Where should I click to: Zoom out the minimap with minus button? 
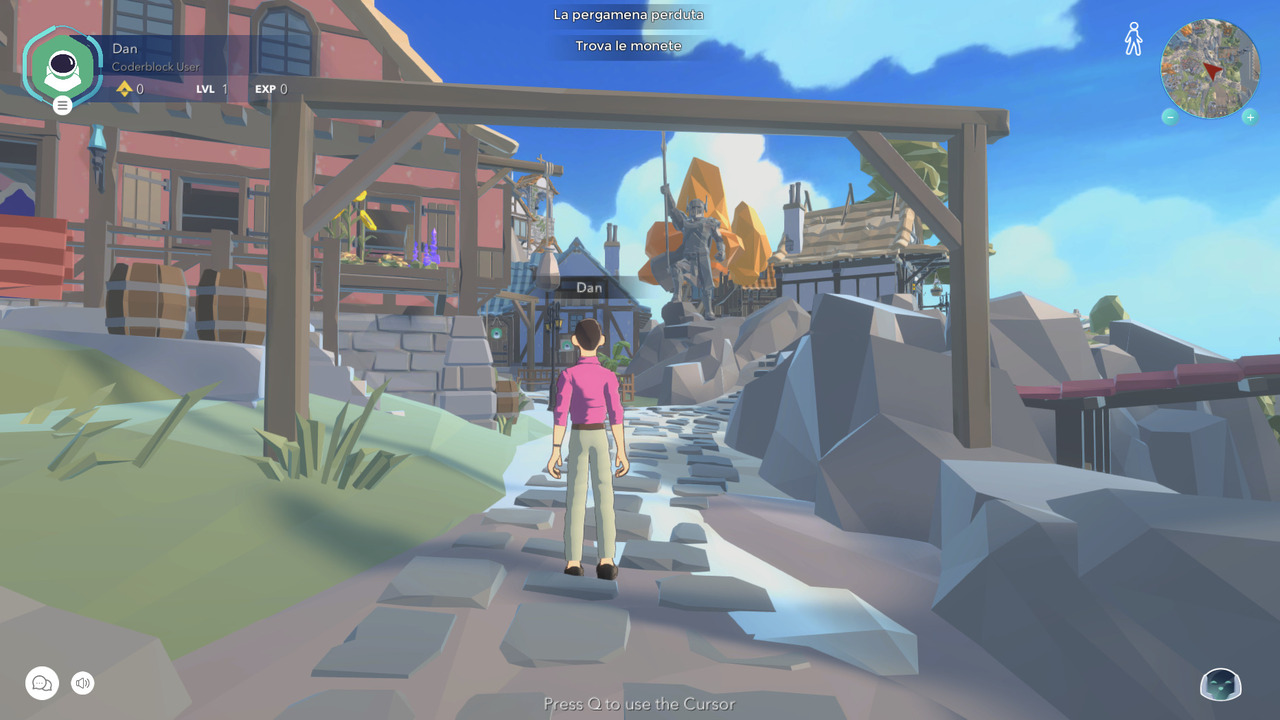click(x=1170, y=117)
